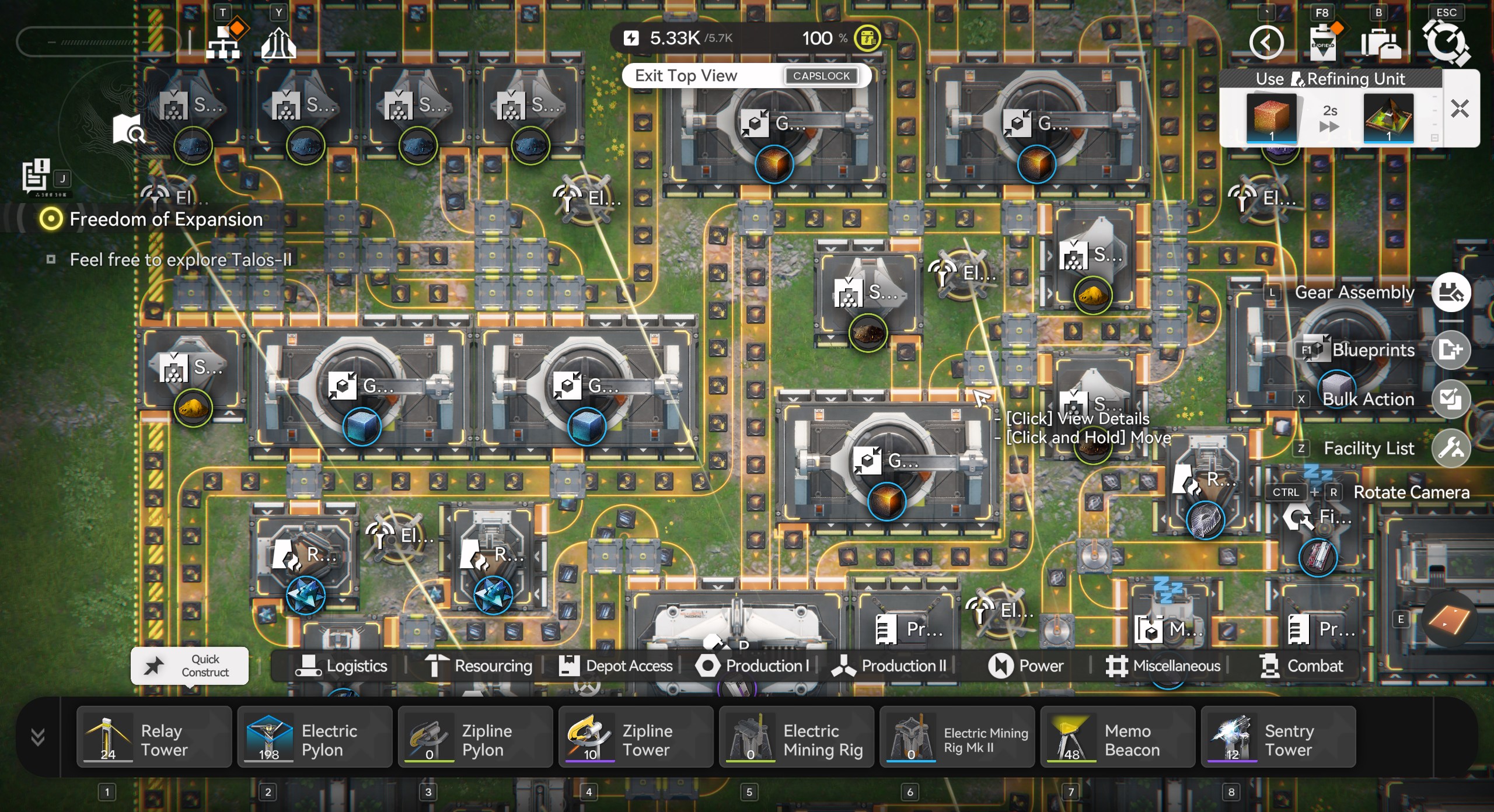Viewport: 1494px width, 812px height.
Task: Select the Memo Beacon slot
Action: click(x=1117, y=736)
